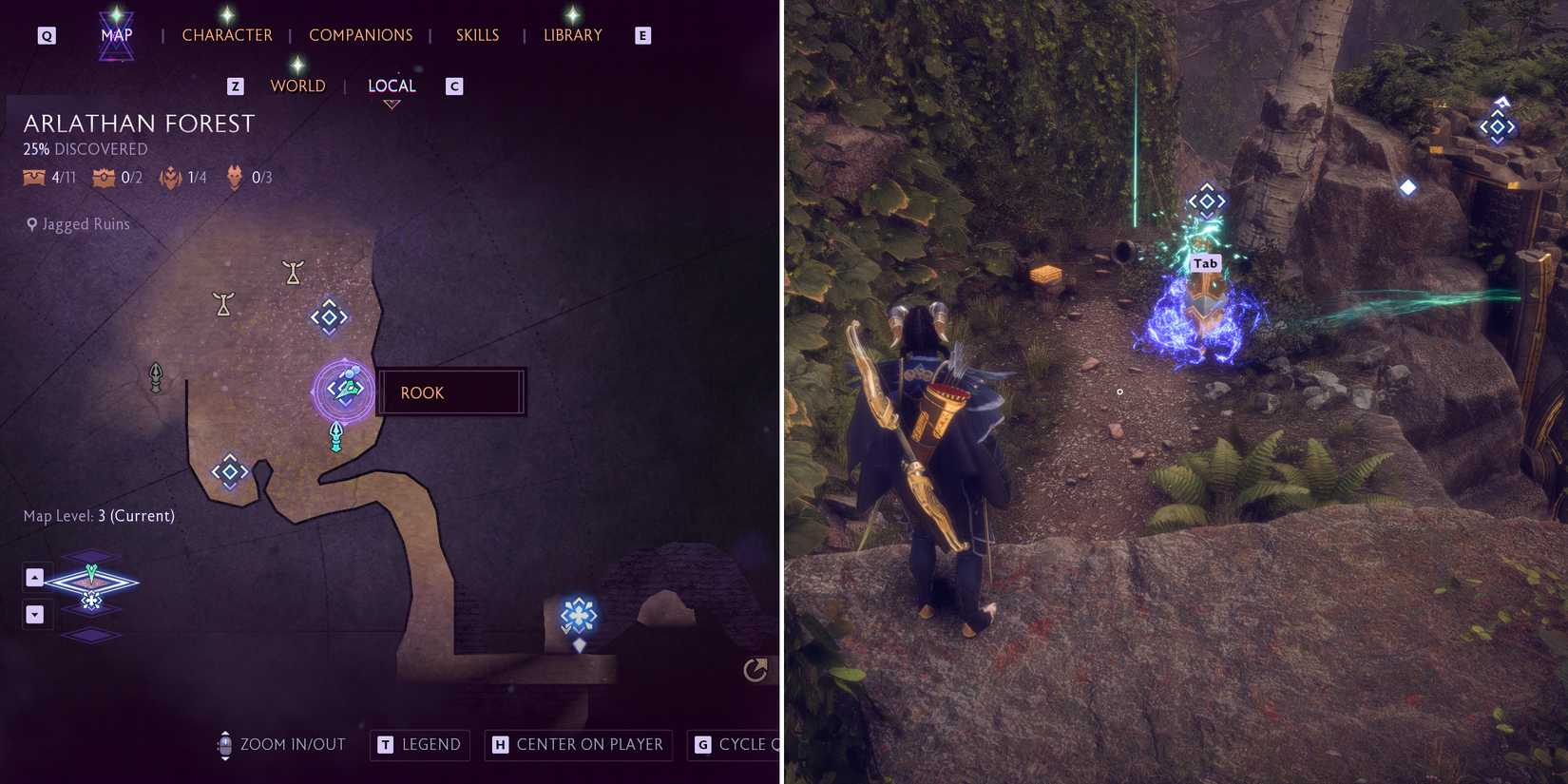The width and height of the screenshot is (1568, 784).
Task: Click the up arrow to view a higher map level
Action: tap(35, 576)
